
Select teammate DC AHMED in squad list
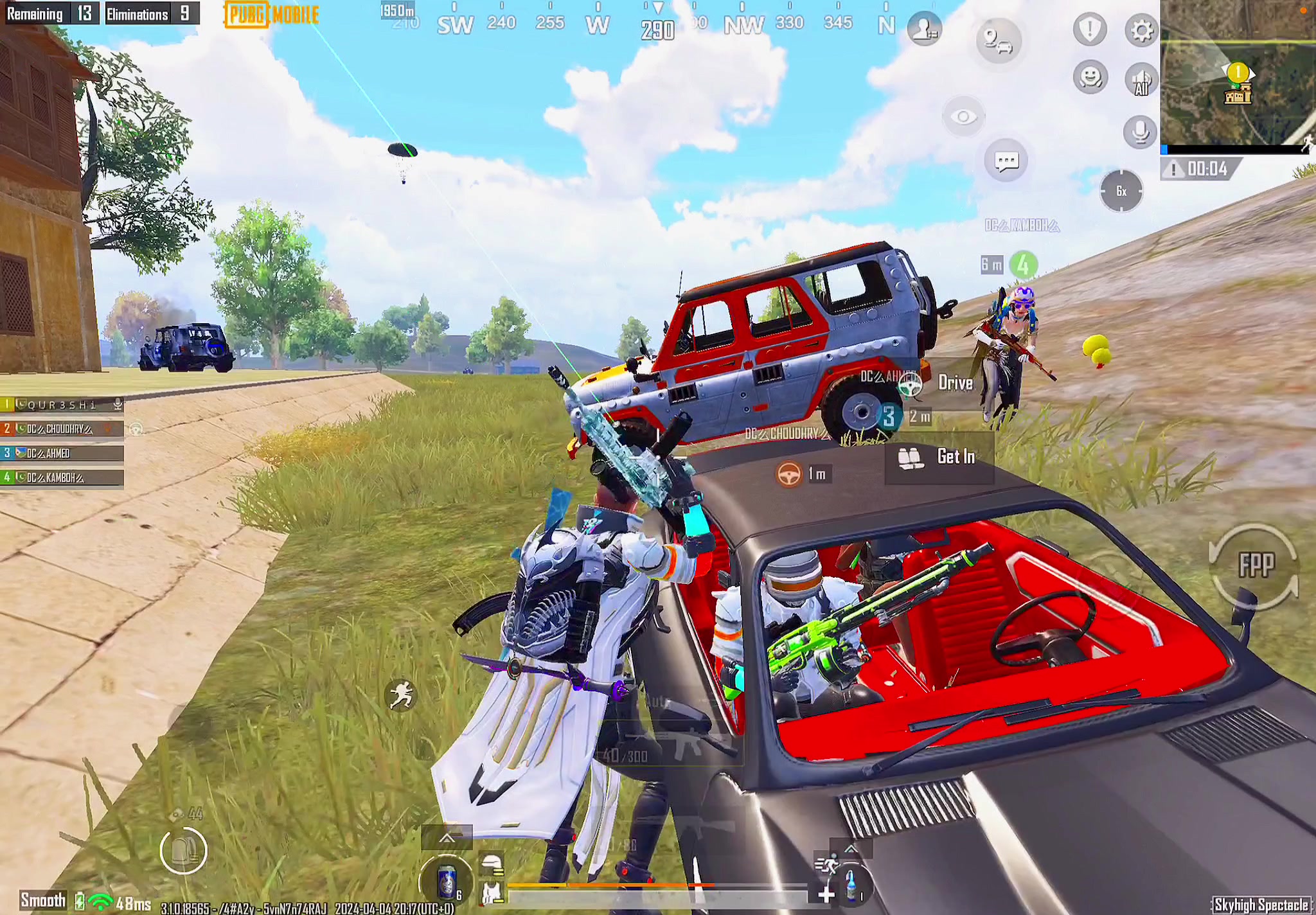click(x=62, y=453)
